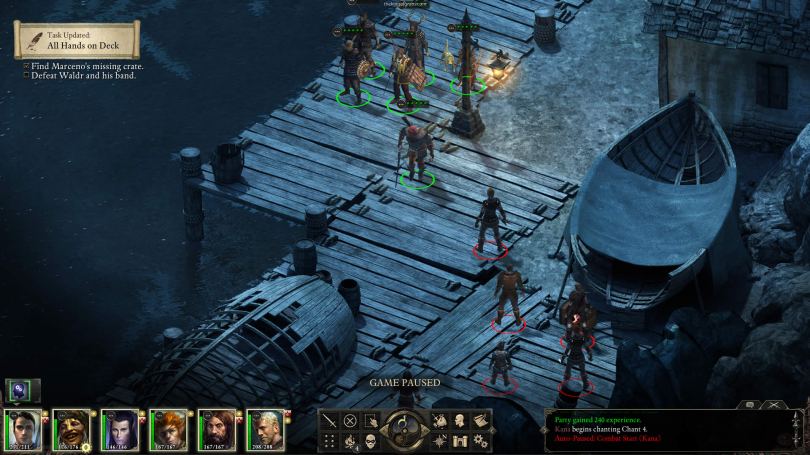Click the combat log chat bubble tab
The image size is (810, 455).
[x=749, y=405]
